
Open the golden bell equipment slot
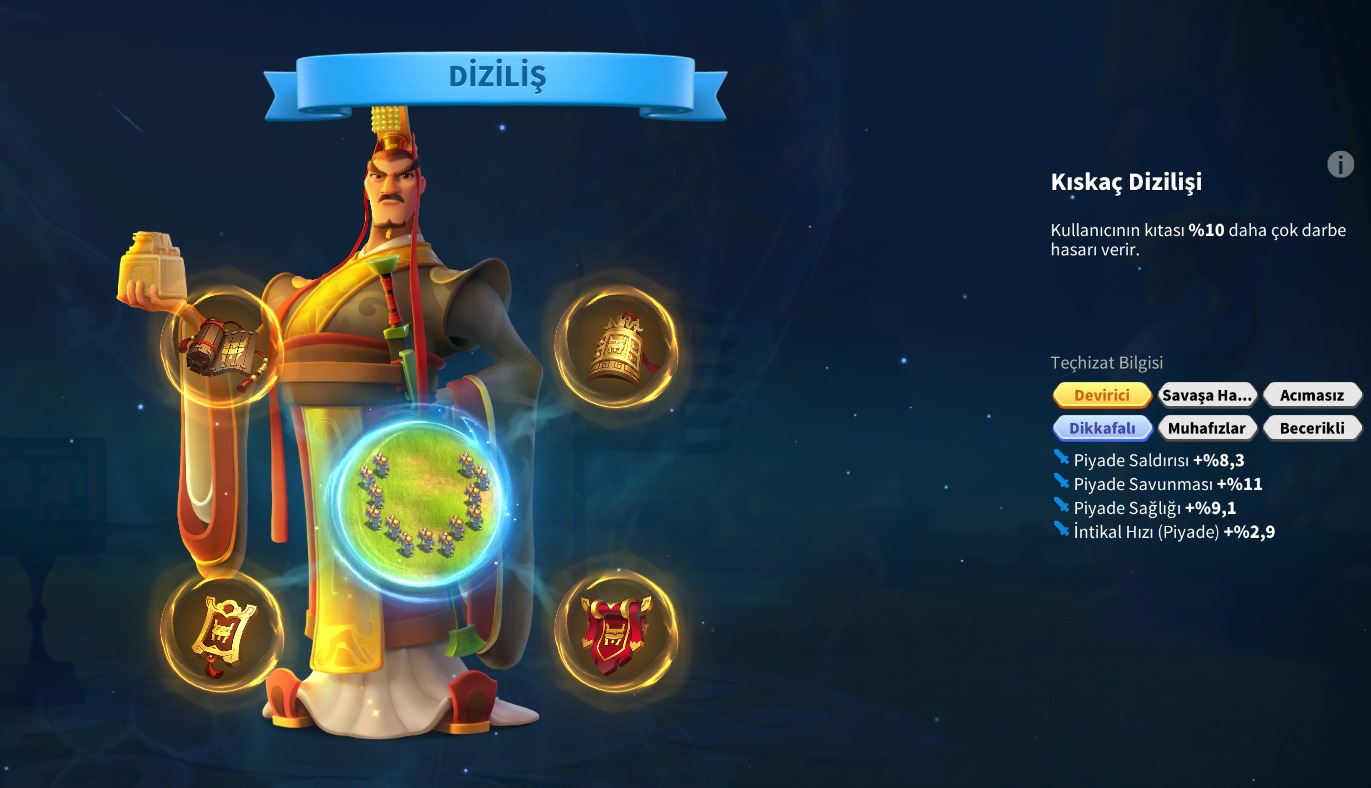coord(616,347)
